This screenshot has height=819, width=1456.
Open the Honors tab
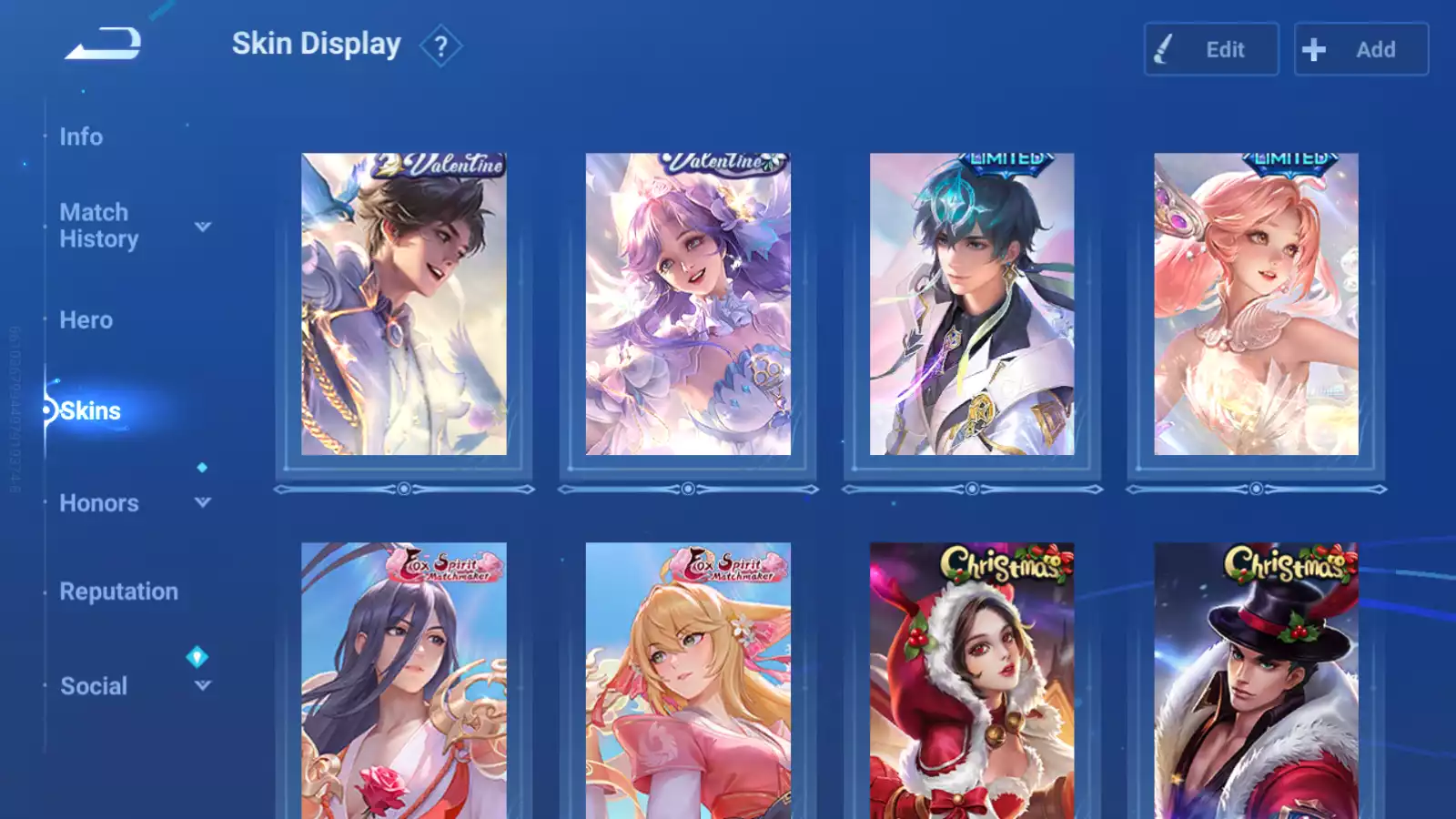[98, 503]
